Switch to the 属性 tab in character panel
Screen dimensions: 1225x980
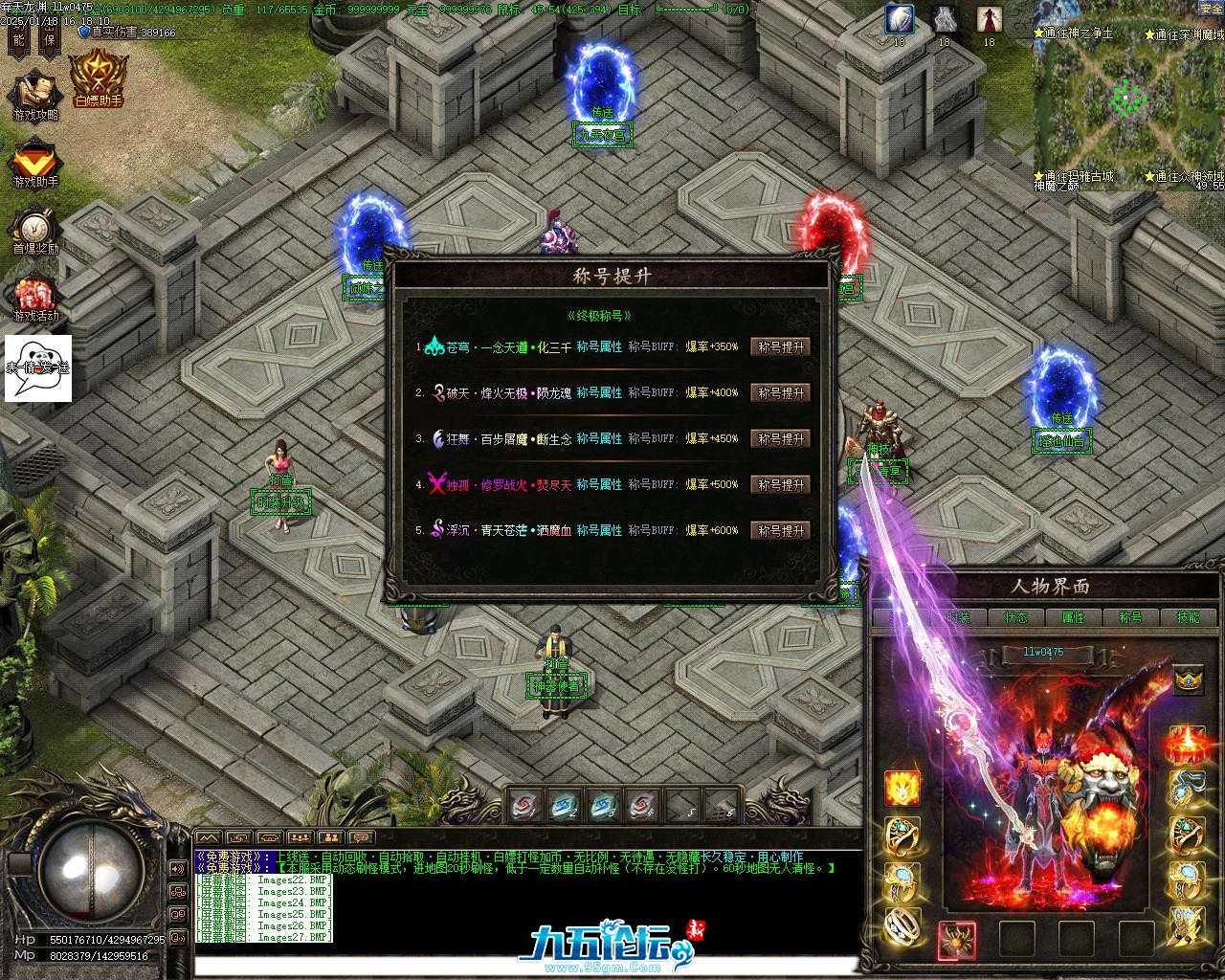tap(1073, 617)
